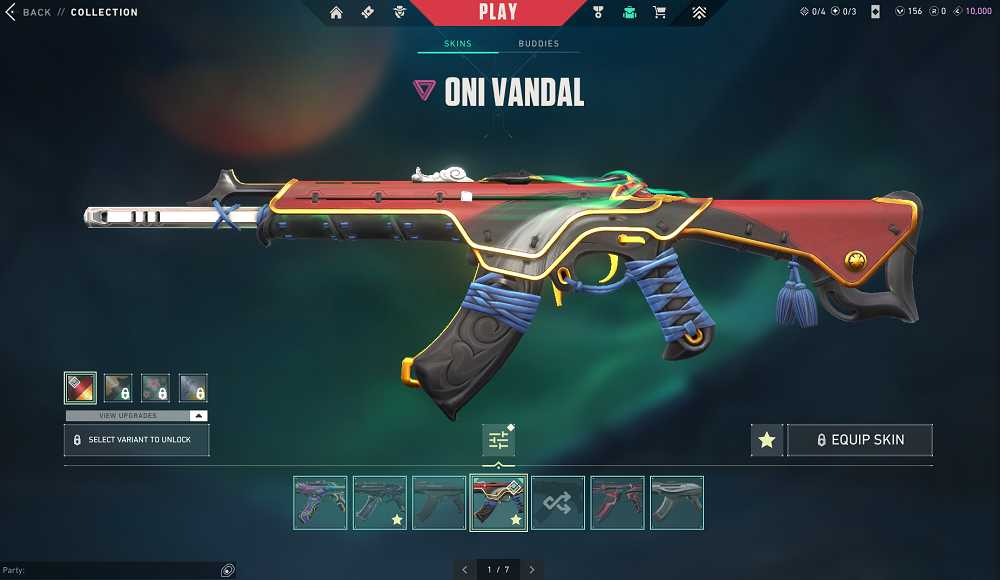
Task: Equip the Oni Vandal skin
Action: pos(860,440)
